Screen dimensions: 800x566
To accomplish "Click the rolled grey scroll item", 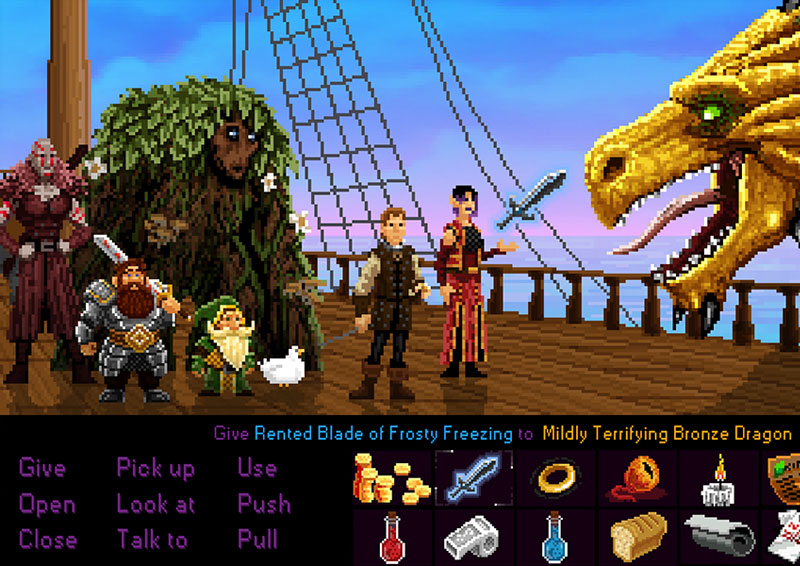I will click(x=717, y=537).
